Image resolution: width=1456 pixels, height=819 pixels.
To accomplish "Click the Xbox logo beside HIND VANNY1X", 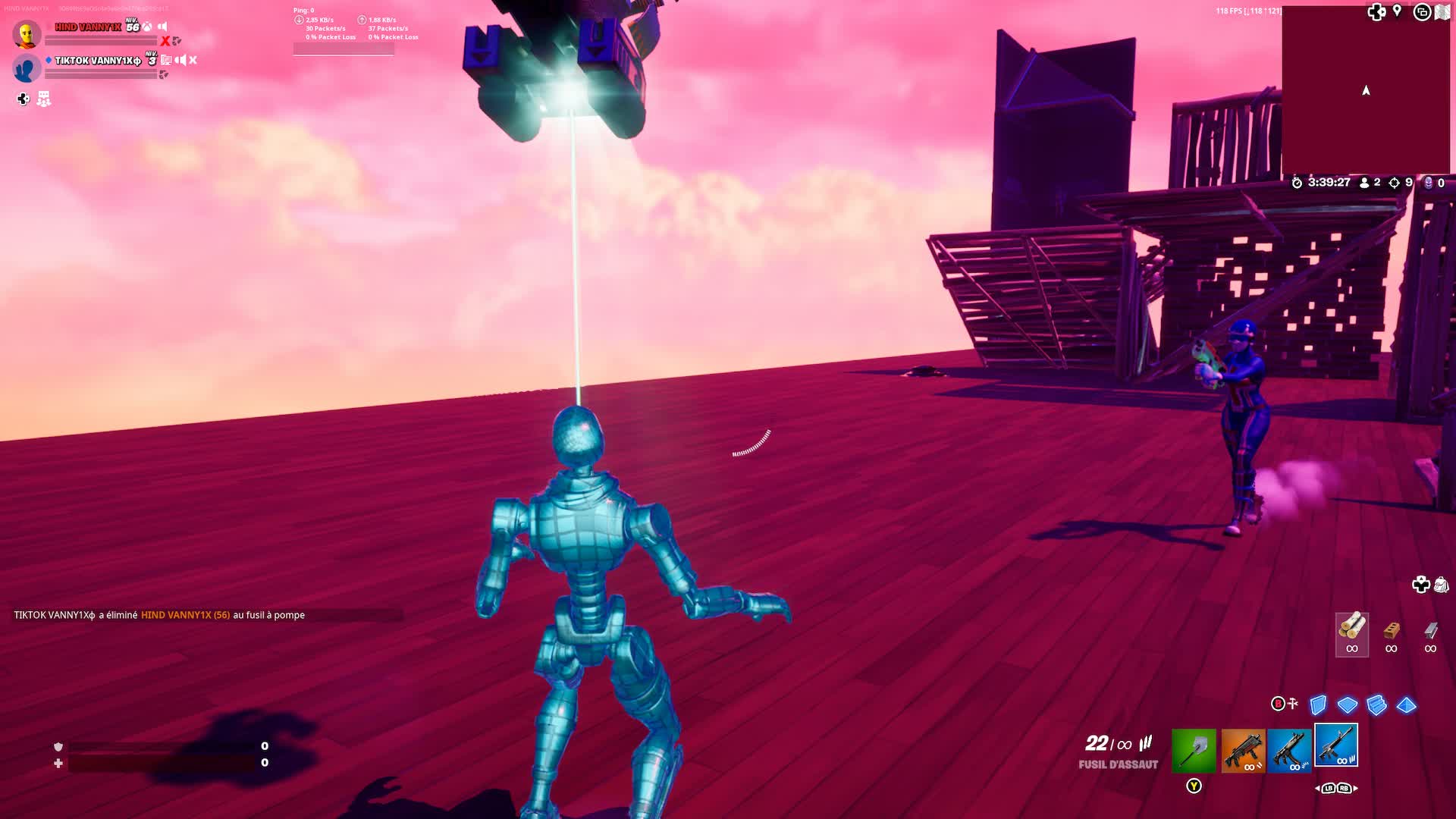I will point(146,26).
